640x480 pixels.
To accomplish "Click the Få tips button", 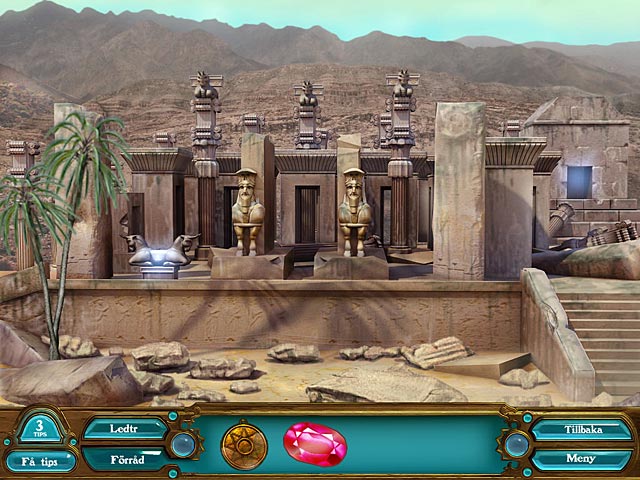I will pyautogui.click(x=41, y=460).
